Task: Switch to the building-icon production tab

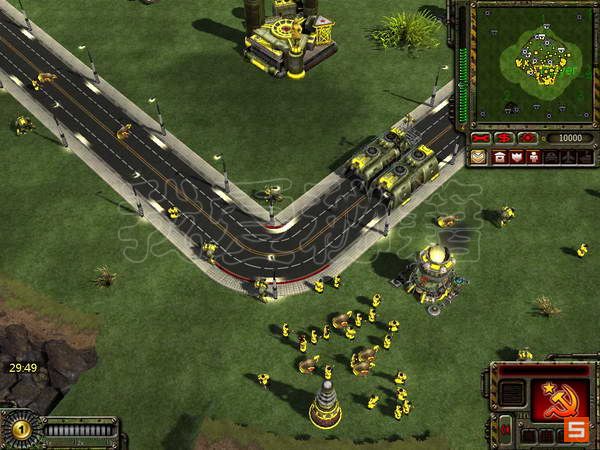Action: 499,157
